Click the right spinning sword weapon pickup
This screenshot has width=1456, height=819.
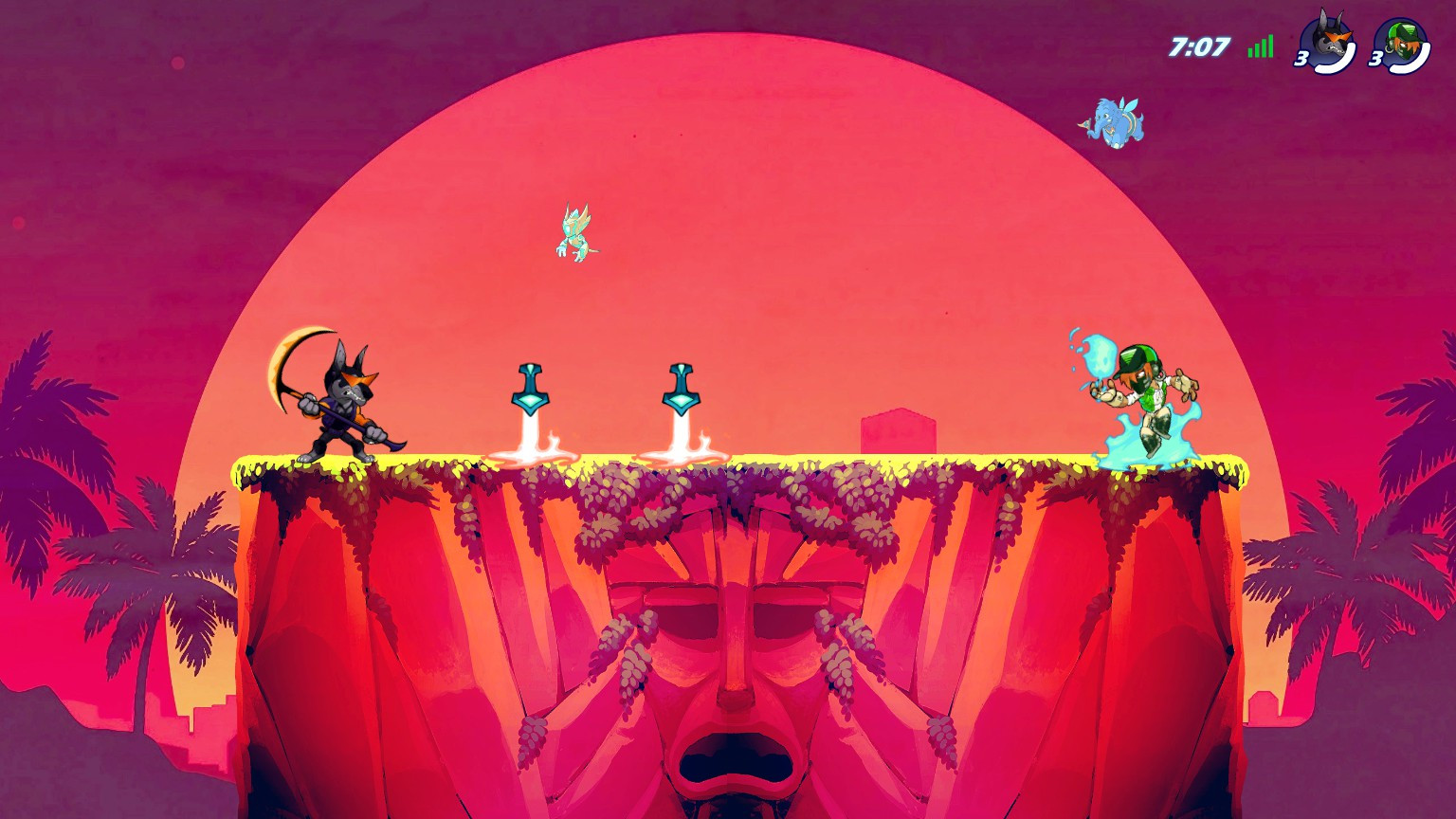click(x=682, y=391)
